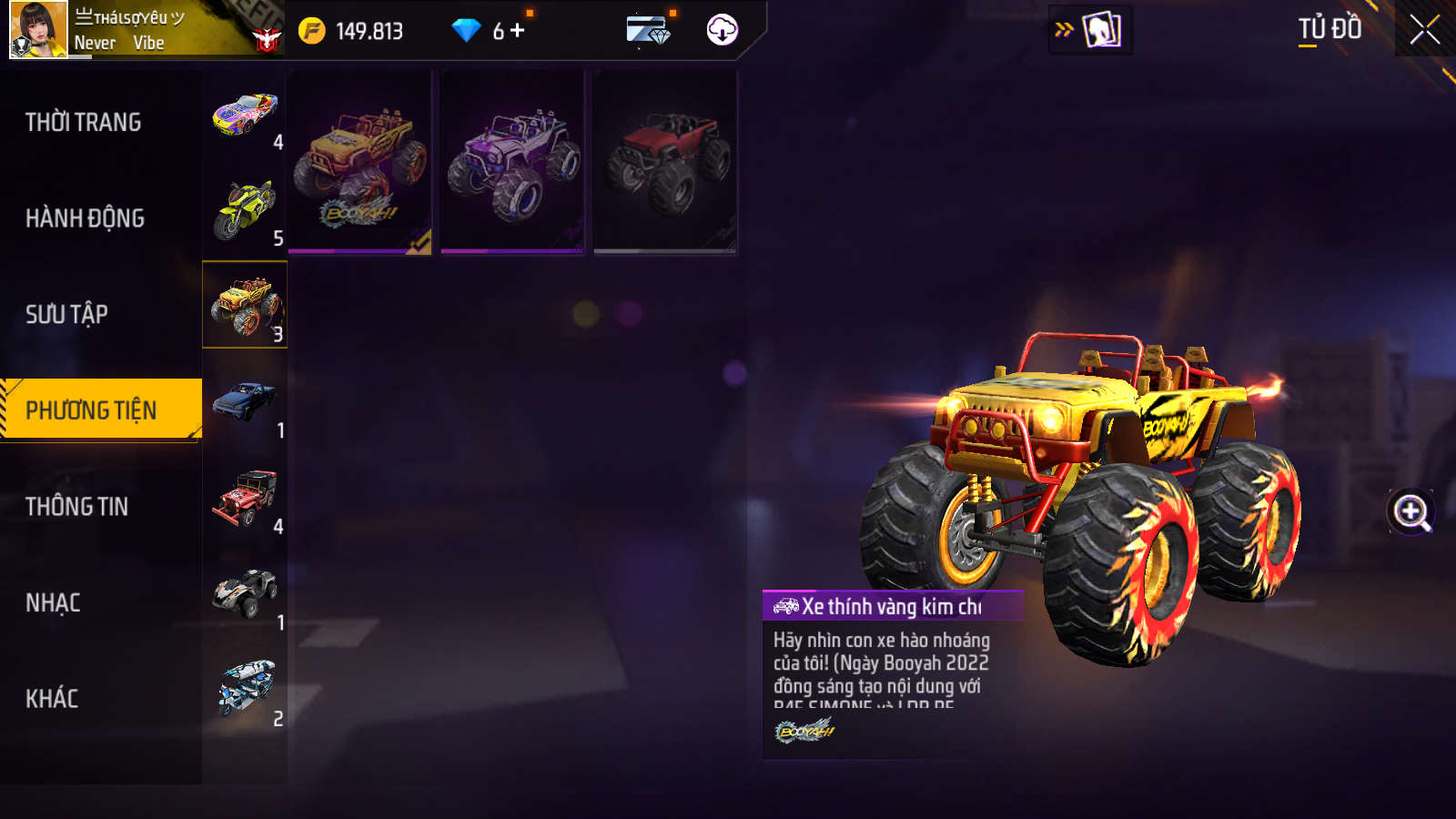
Task: Select the red jeep vehicle type
Action: (x=245, y=499)
